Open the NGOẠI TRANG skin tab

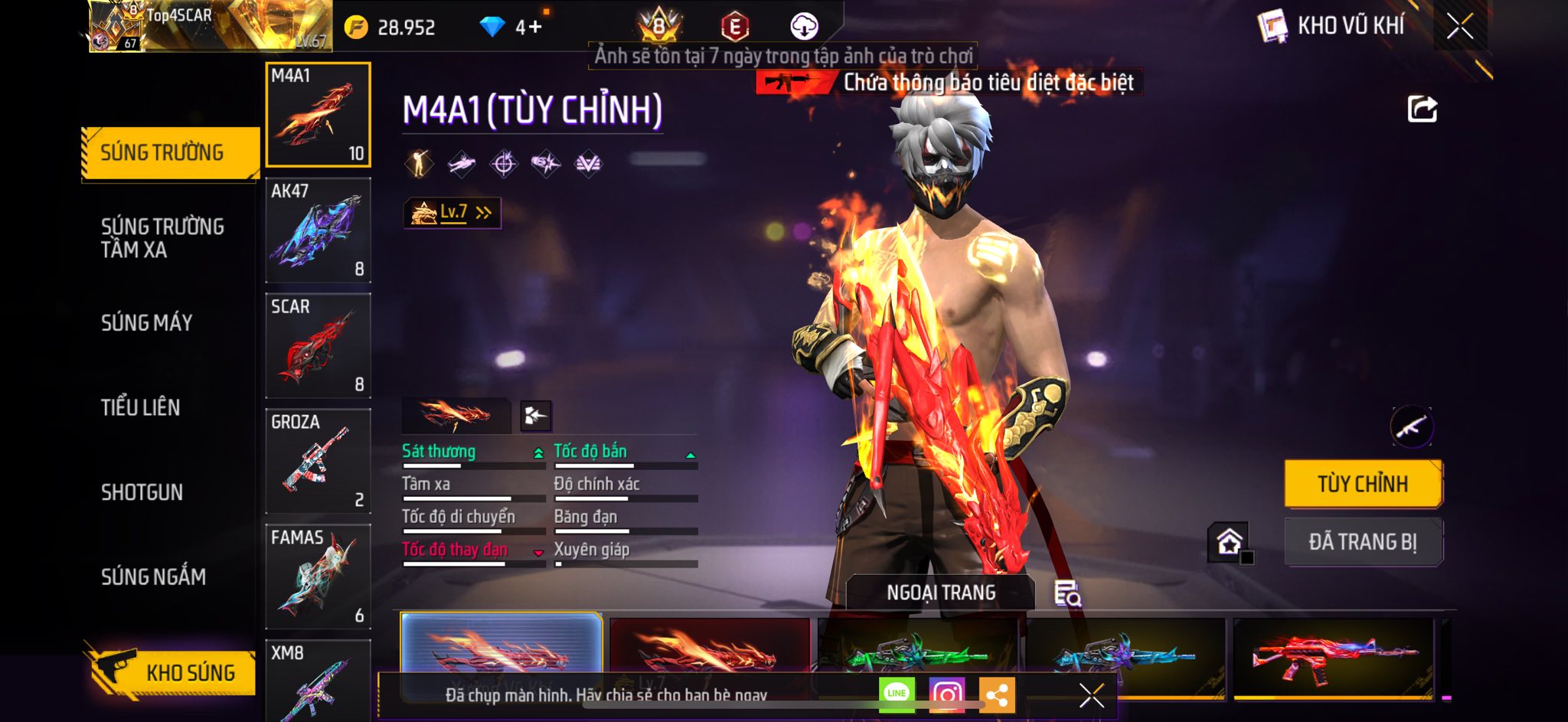941,593
